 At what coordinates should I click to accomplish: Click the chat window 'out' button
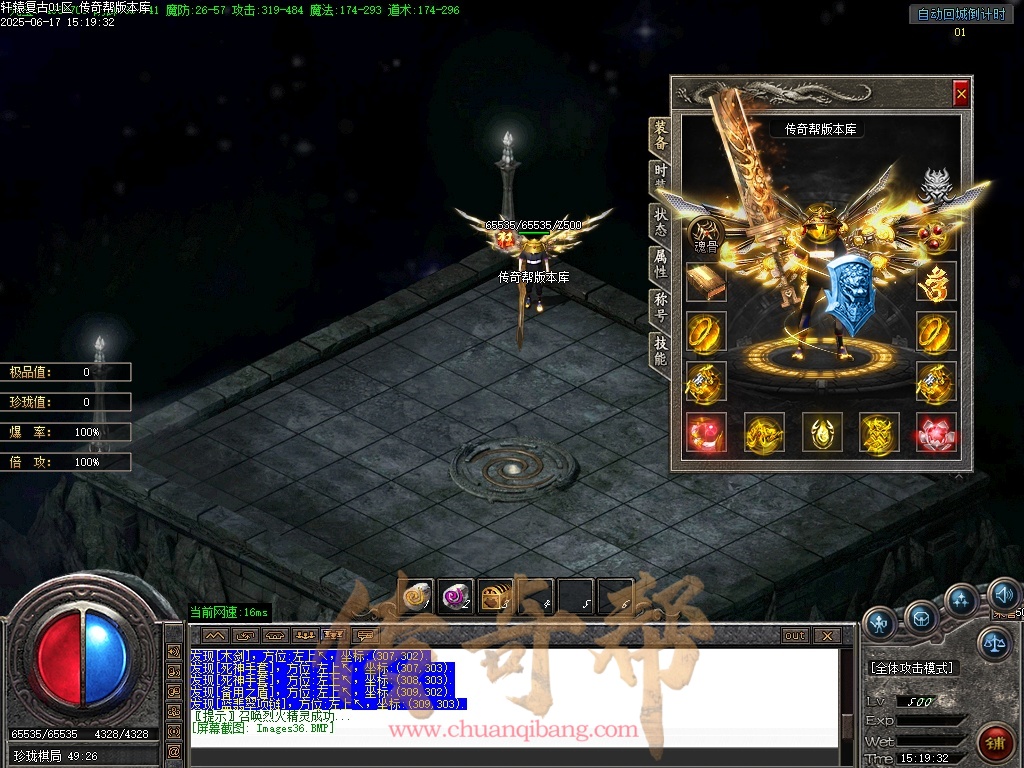[x=795, y=635]
